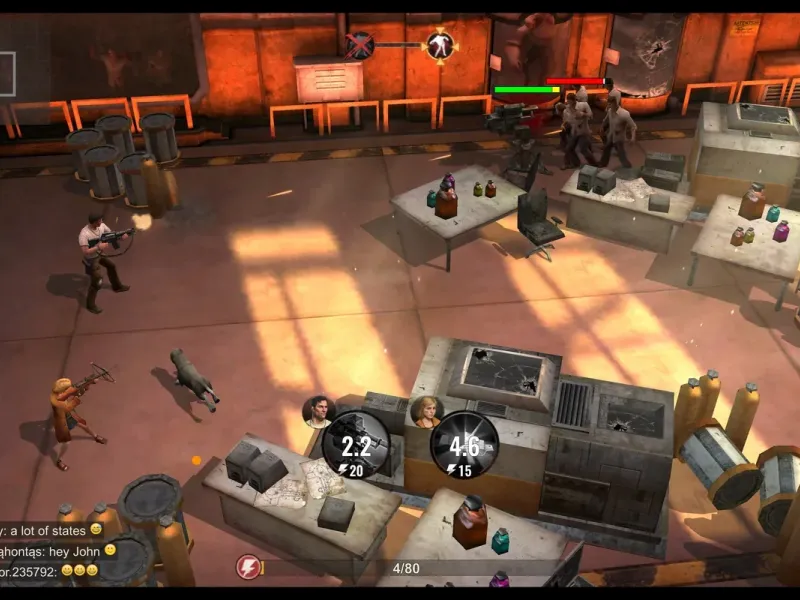Activate the ability costing 15 energy
Image resolution: width=800 pixels, height=600 pixels.
(x=464, y=445)
